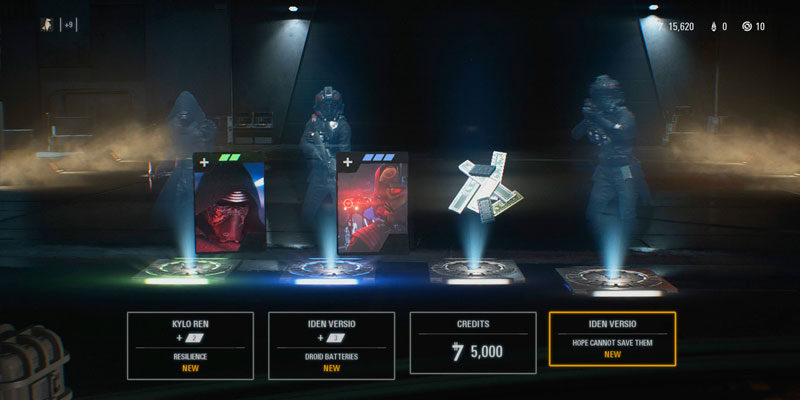The image size is (800, 400).
Task: Select the Kylo Ren Resilience reward panel
Action: [188, 345]
